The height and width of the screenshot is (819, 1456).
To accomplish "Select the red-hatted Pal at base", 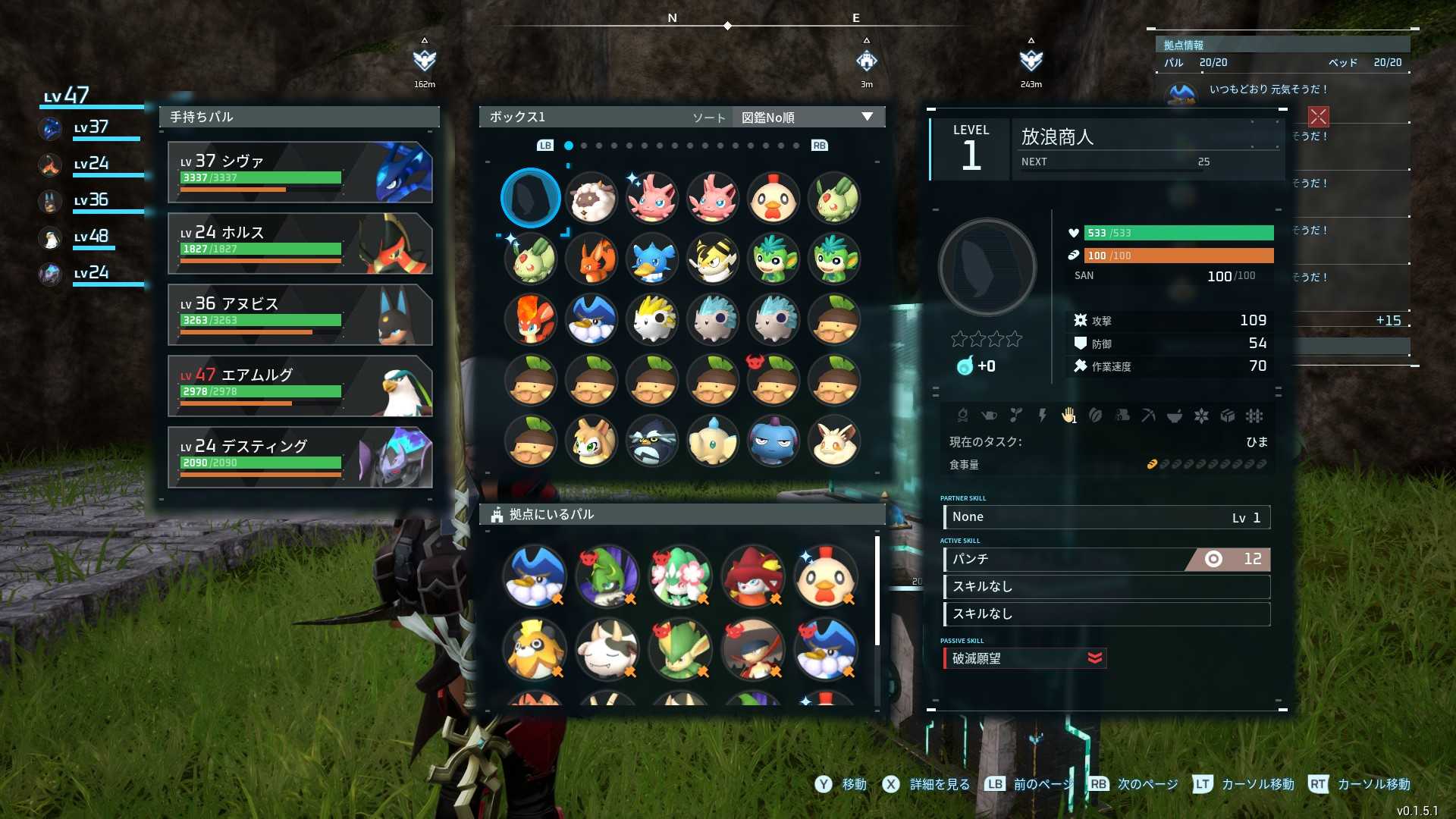I will (753, 577).
